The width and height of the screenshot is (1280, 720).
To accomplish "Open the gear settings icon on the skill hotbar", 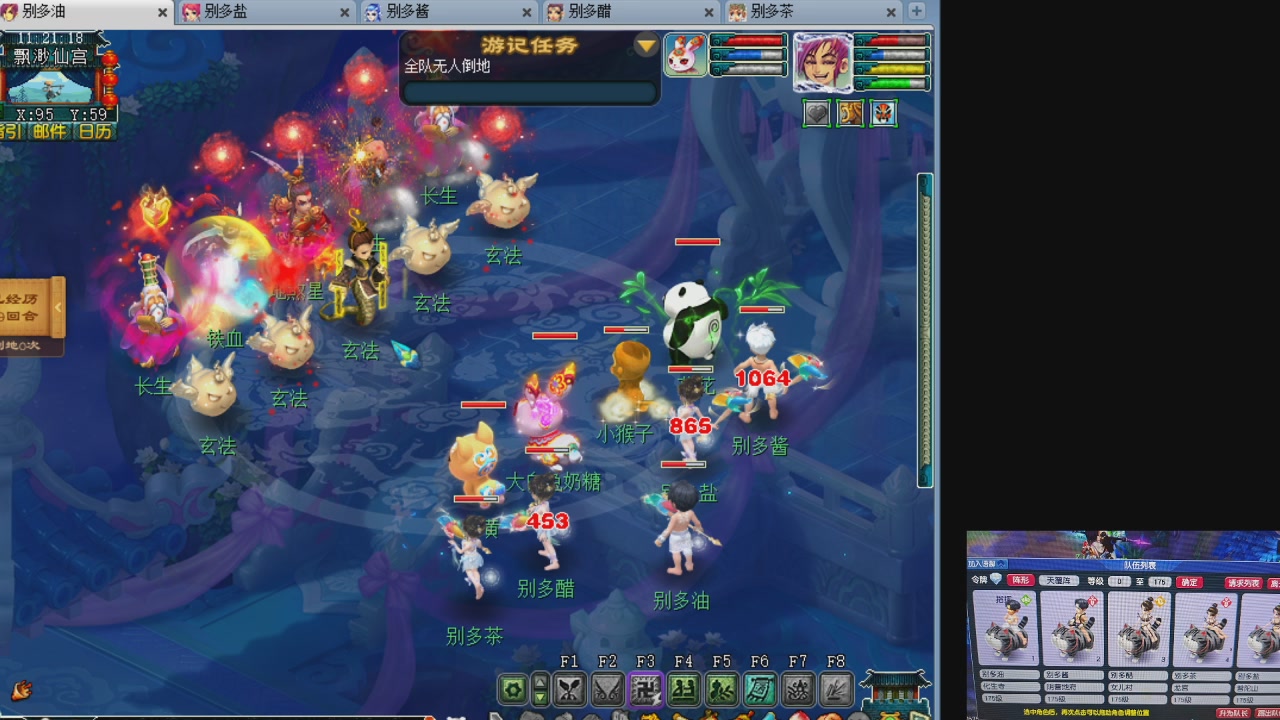I will pos(515,688).
